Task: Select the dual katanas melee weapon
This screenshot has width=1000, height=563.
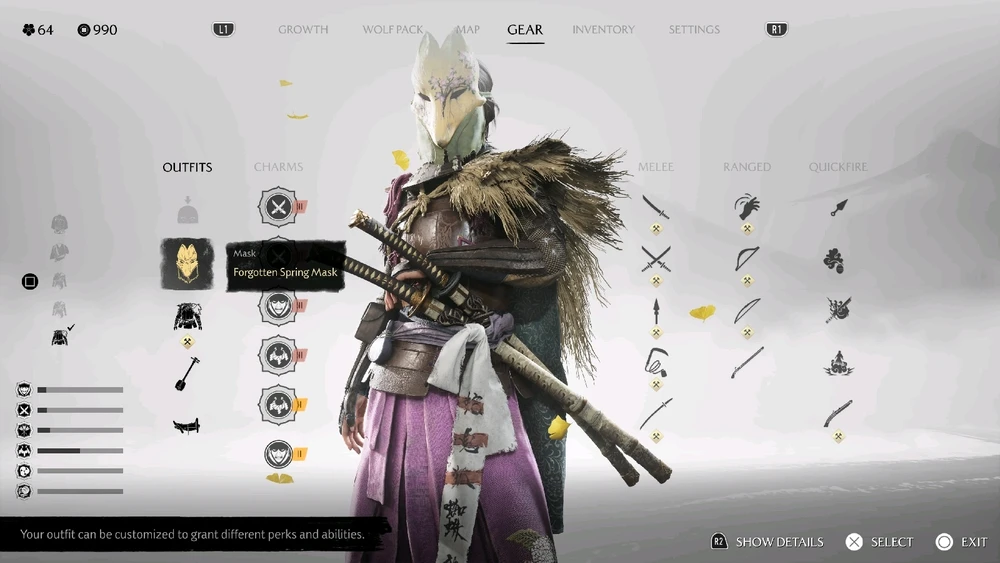Action: pos(656,259)
